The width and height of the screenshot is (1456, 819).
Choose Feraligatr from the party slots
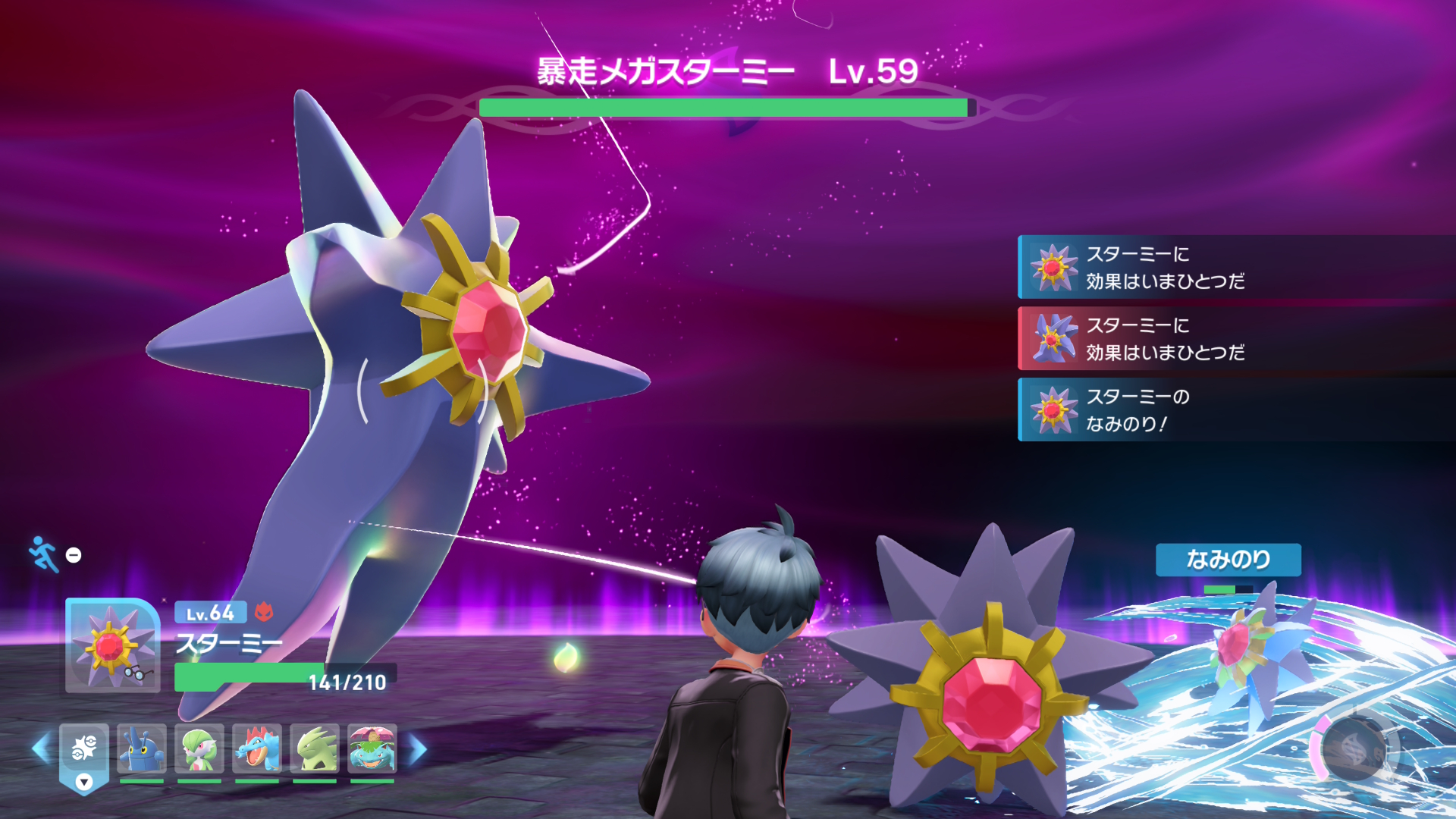257,748
